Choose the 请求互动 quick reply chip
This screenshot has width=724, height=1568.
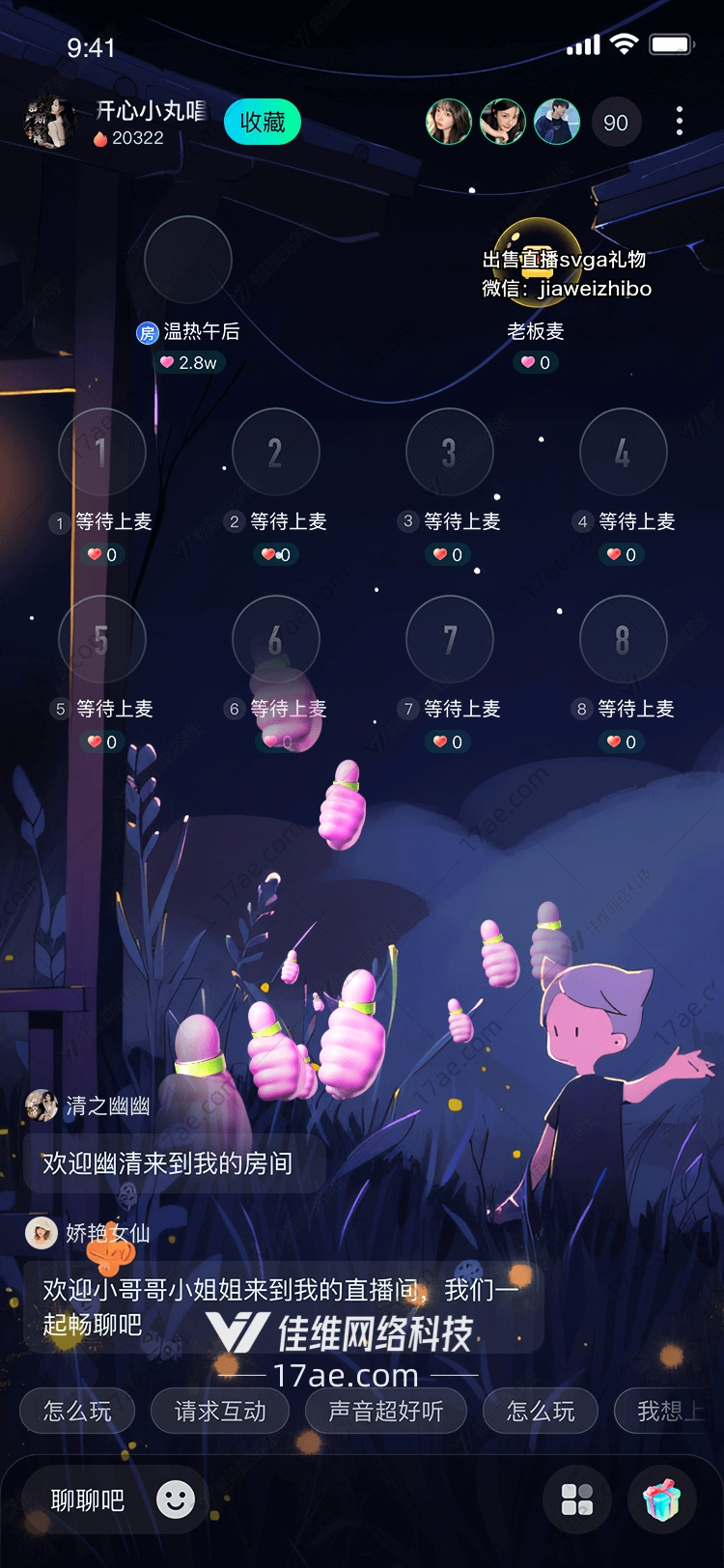tap(220, 1412)
